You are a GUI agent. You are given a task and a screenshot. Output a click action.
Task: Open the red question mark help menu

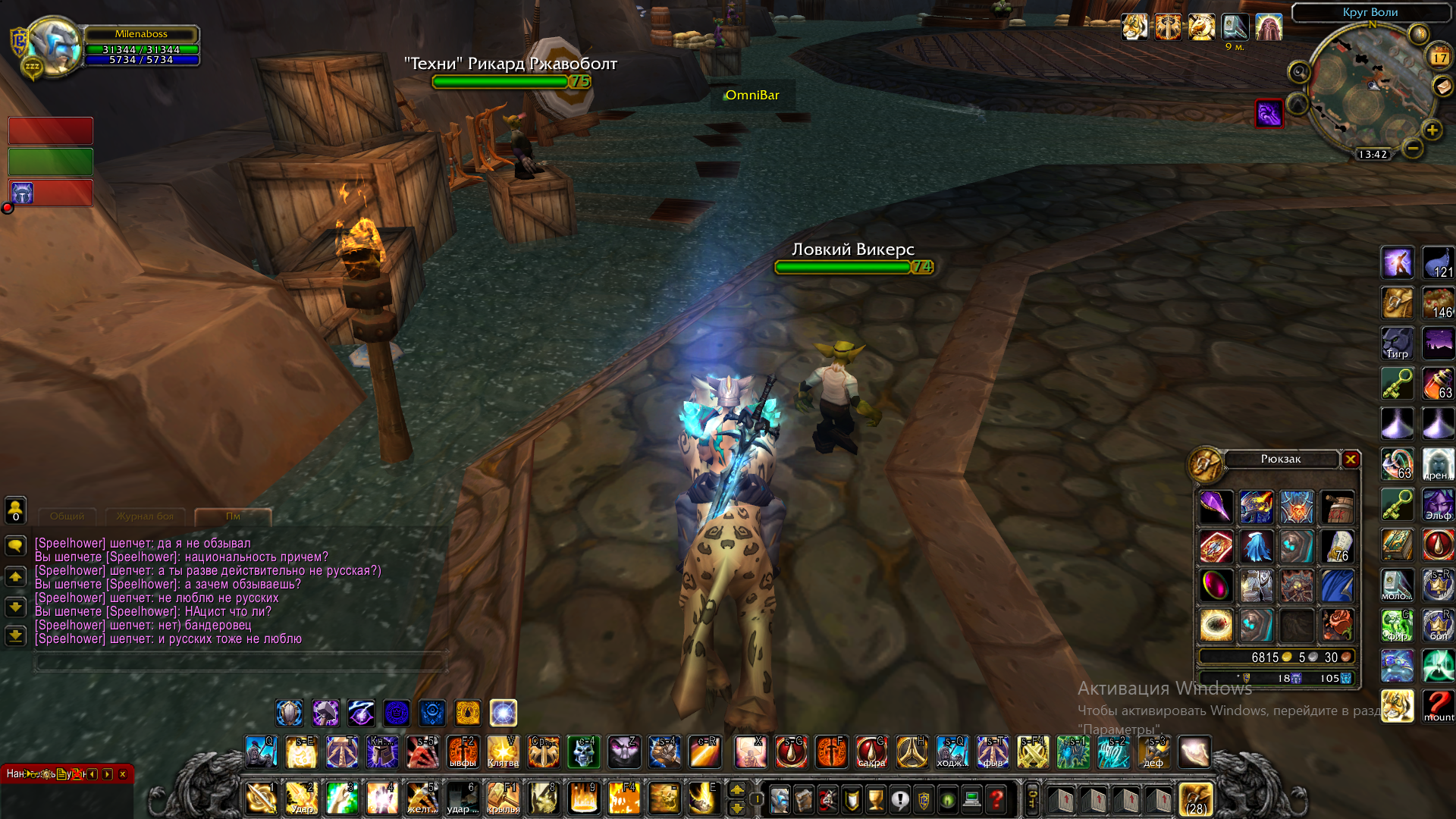pyautogui.click(x=996, y=799)
